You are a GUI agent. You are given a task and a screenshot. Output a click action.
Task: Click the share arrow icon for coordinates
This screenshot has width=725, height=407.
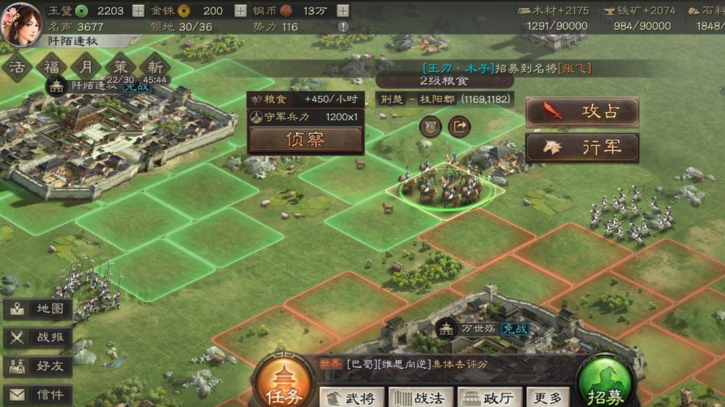point(459,127)
